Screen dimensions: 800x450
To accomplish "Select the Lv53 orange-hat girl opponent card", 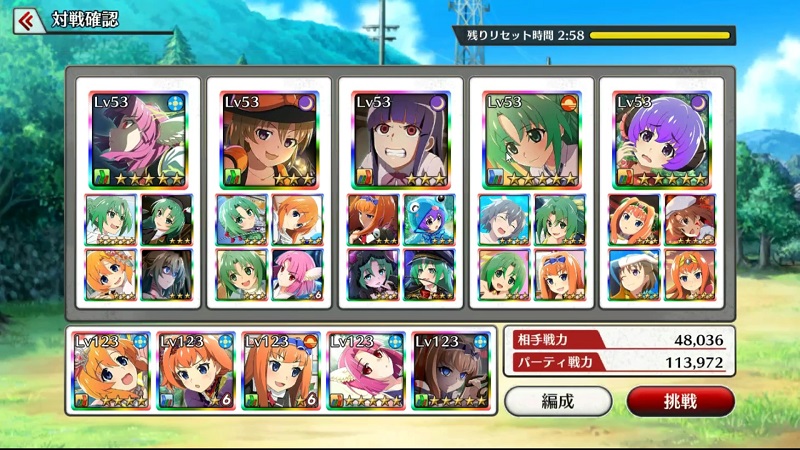I will pos(269,140).
